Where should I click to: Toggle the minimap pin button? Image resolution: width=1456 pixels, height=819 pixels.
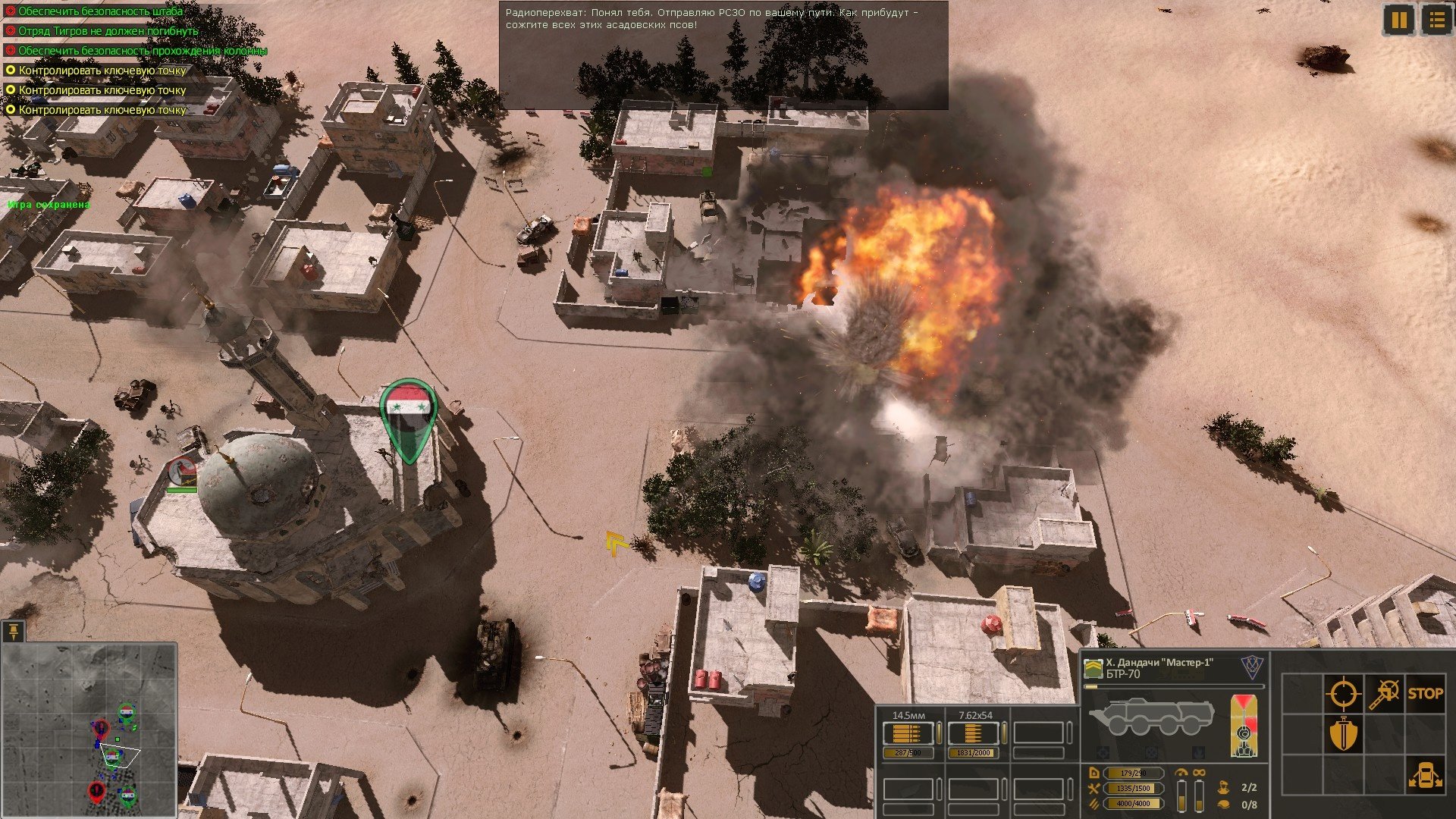14,630
